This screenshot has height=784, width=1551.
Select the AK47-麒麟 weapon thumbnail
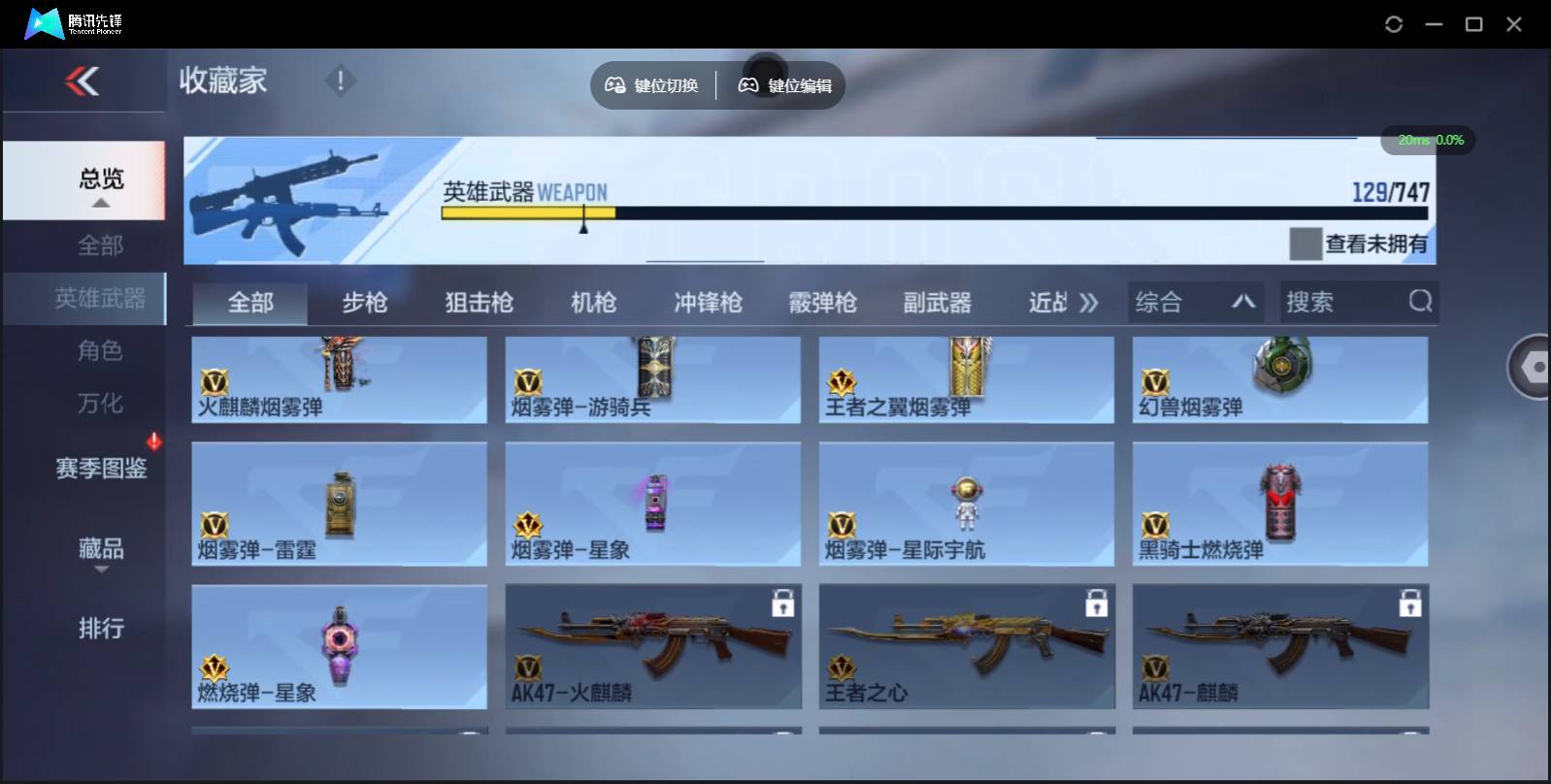point(1281,640)
